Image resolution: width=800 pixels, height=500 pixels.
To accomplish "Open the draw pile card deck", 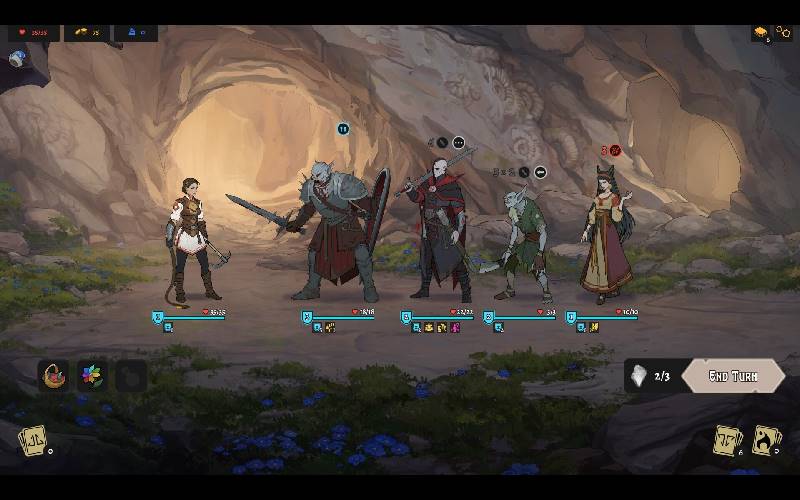I will click(33, 440).
